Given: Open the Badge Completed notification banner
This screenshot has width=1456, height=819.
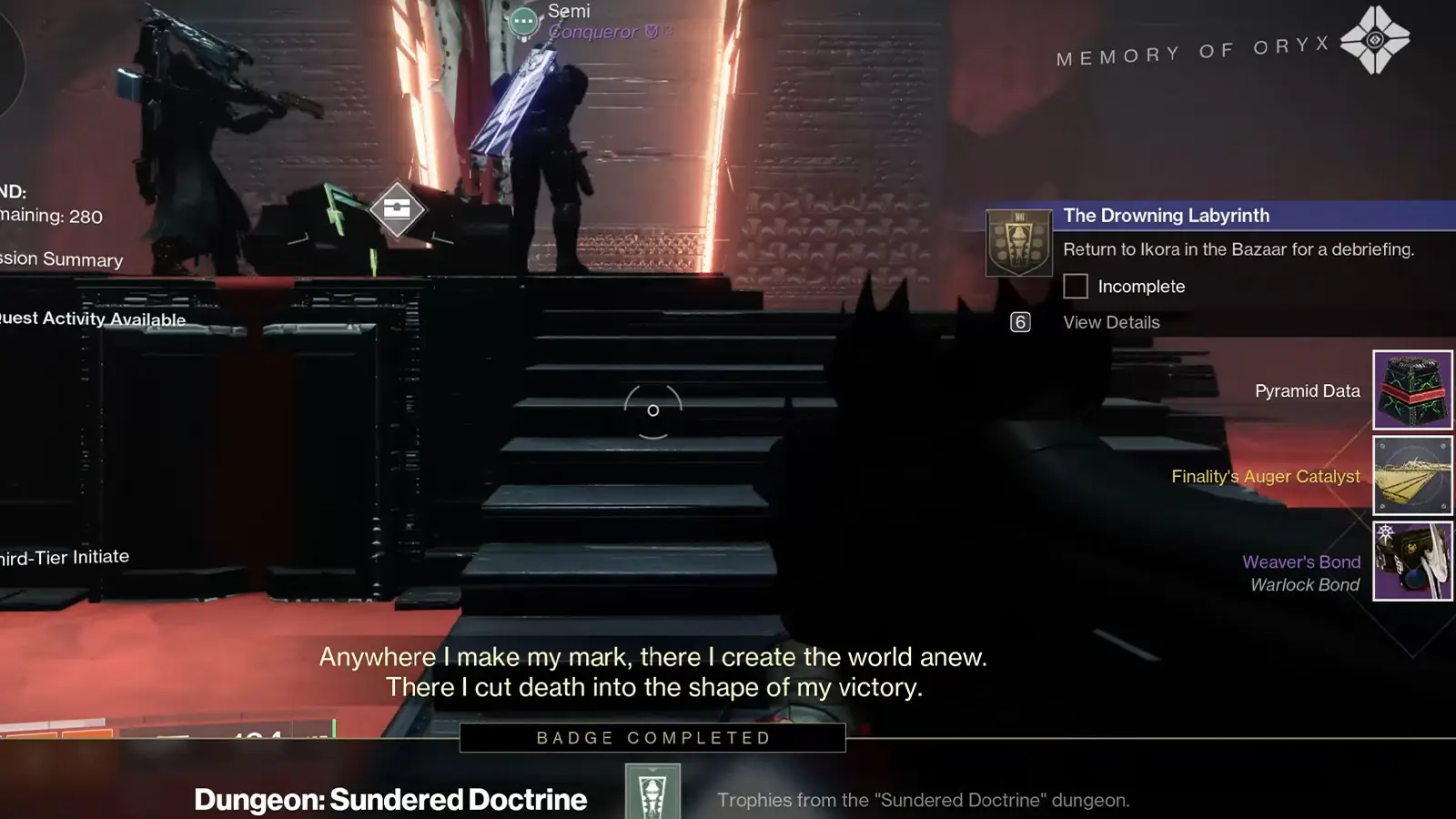Looking at the screenshot, I should click(652, 738).
